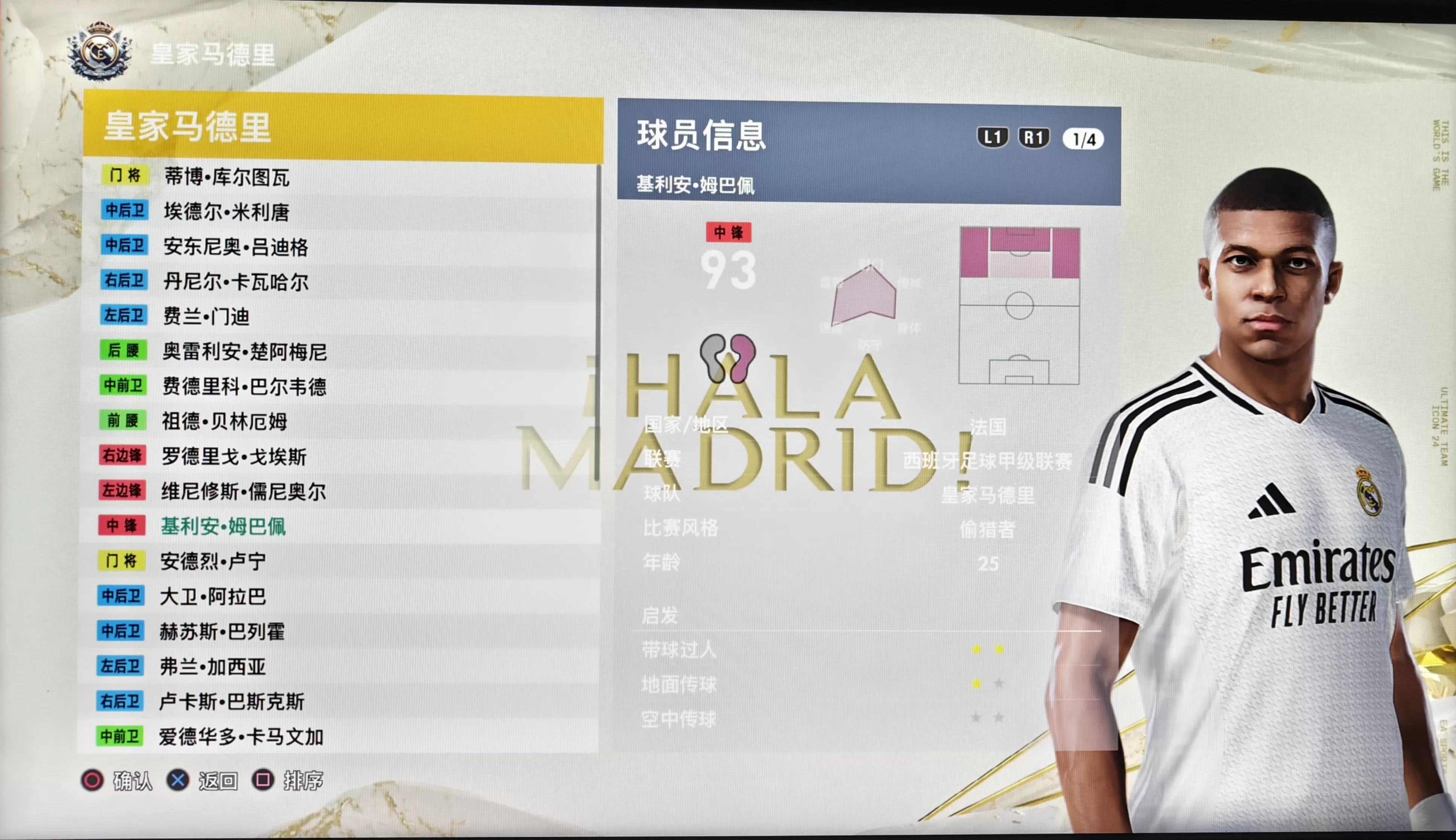The height and width of the screenshot is (840, 1456).
Task: Choose centre-back 埃德尔•米利唐
Action: (227, 212)
